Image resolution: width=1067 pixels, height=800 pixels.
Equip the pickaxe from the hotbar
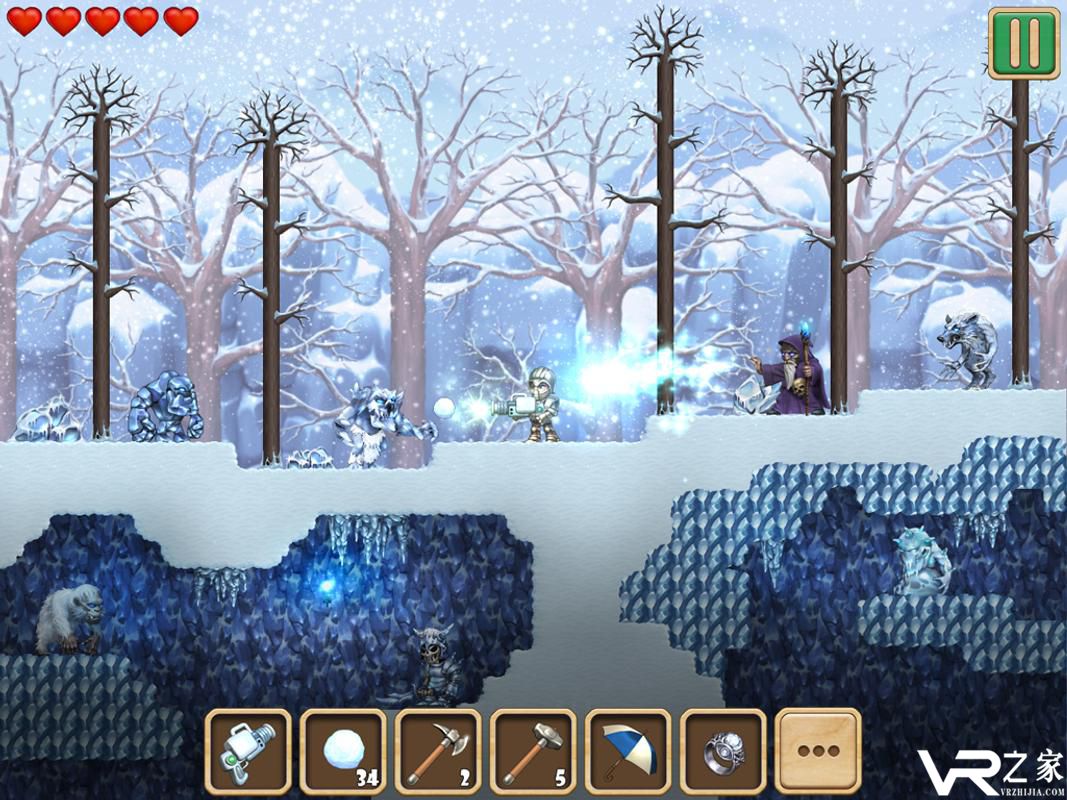[x=438, y=750]
